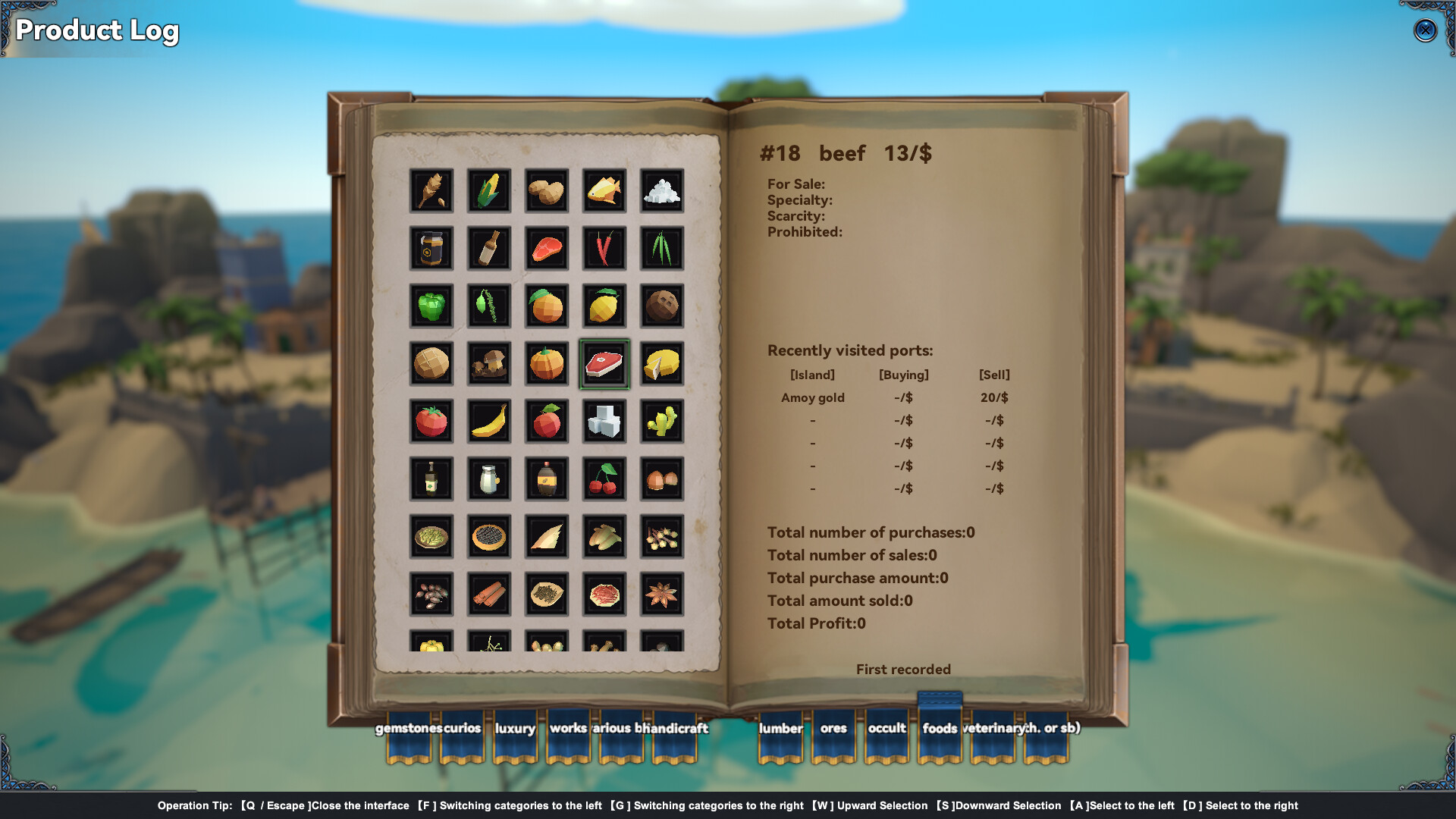The image size is (1456, 819).
Task: Click the First recorded label
Action: click(903, 669)
